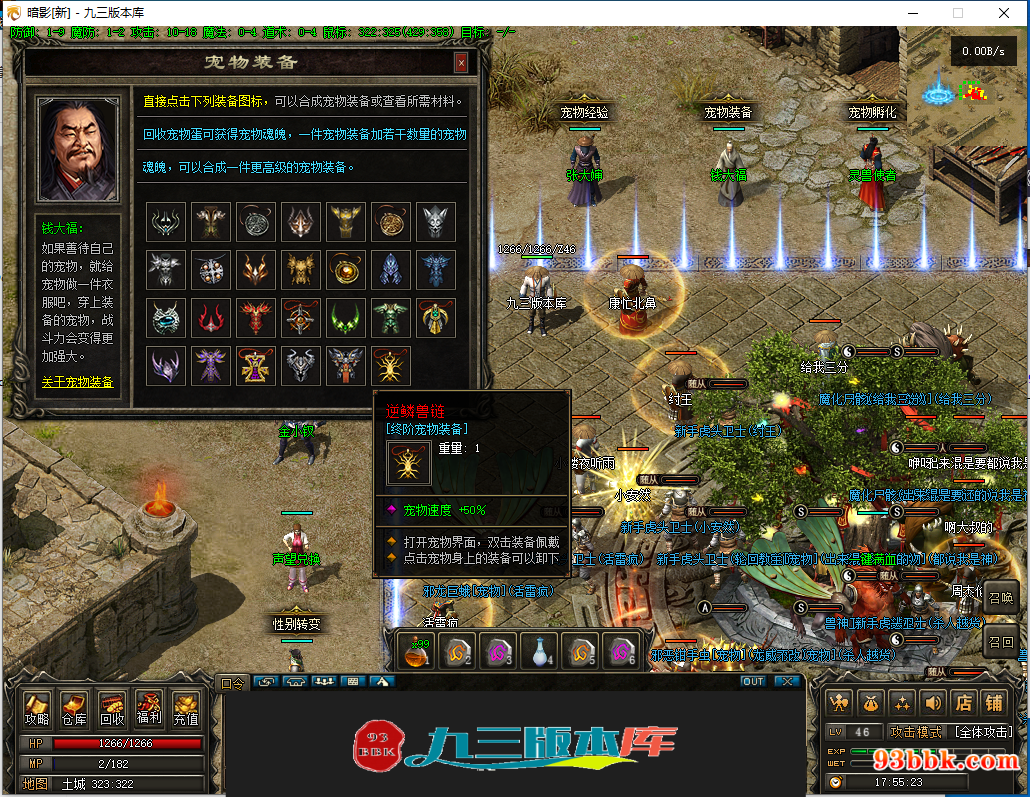Close the 宠物装备 pet equipment panel
Viewport: 1030px width, 797px height.
pyautogui.click(x=461, y=63)
